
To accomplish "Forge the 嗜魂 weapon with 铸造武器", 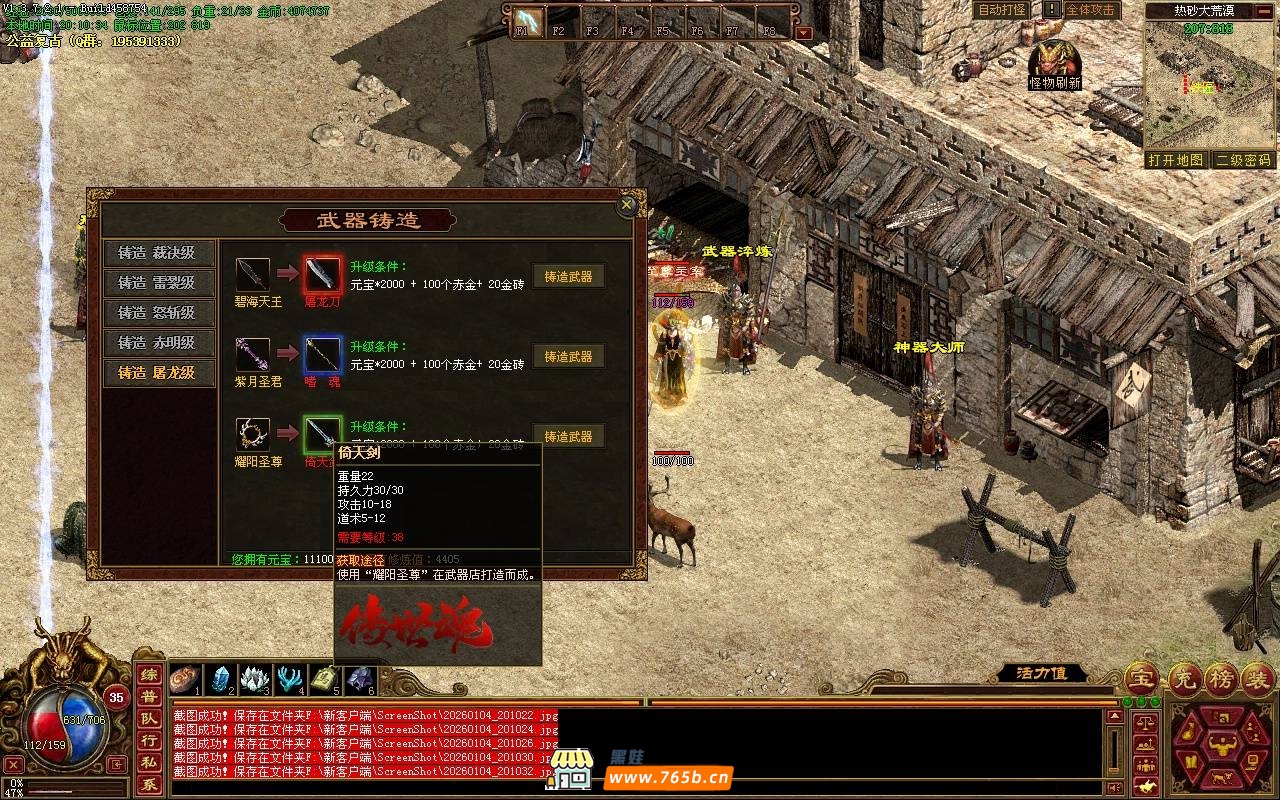I will point(568,357).
